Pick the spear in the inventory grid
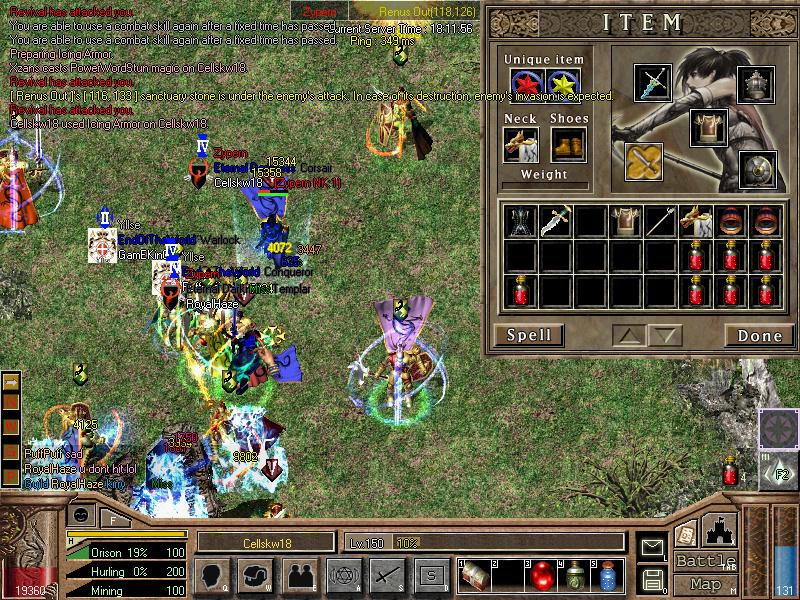The height and width of the screenshot is (600, 800). tap(659, 221)
